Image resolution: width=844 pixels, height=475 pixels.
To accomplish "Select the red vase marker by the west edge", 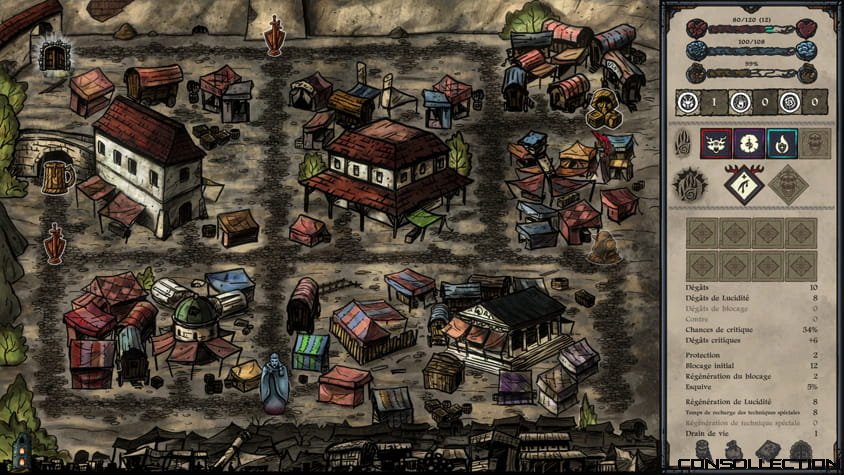I will 55,244.
